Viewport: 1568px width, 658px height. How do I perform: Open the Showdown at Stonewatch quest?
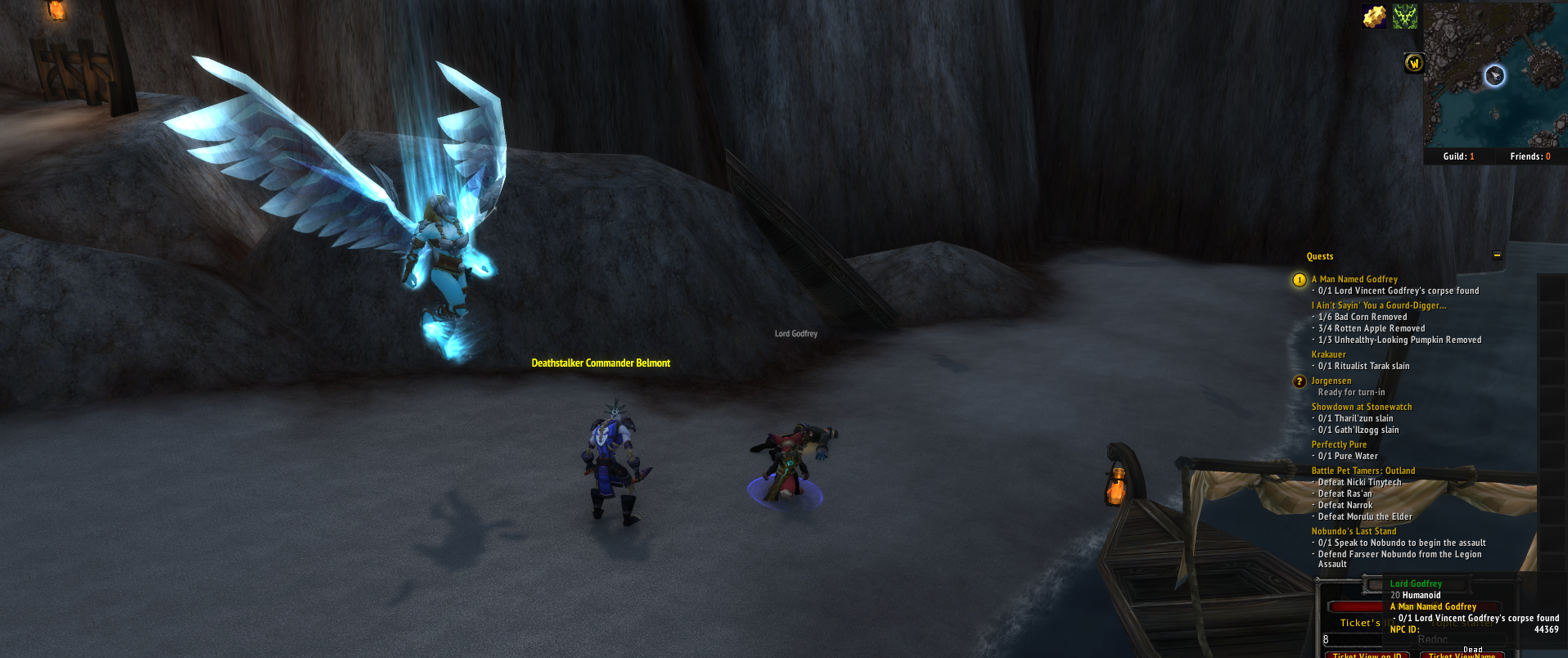click(x=1361, y=407)
